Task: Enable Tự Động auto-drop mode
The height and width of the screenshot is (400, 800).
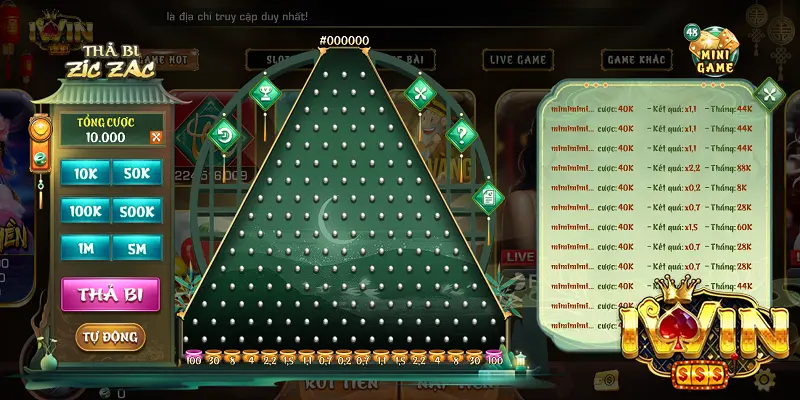Action: pos(110,336)
